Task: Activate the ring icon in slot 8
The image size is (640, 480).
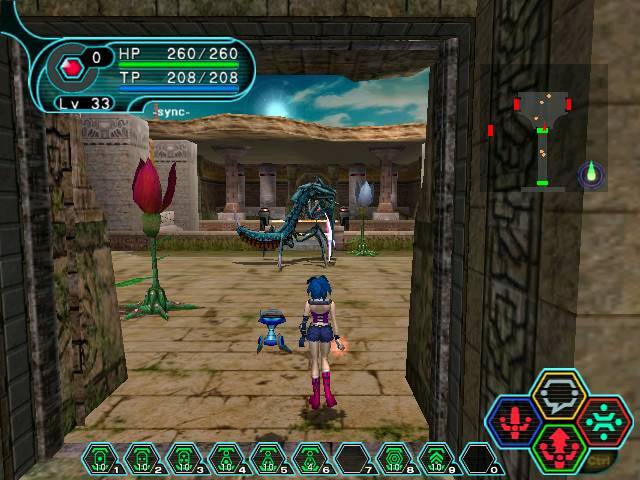Action: click(393, 457)
